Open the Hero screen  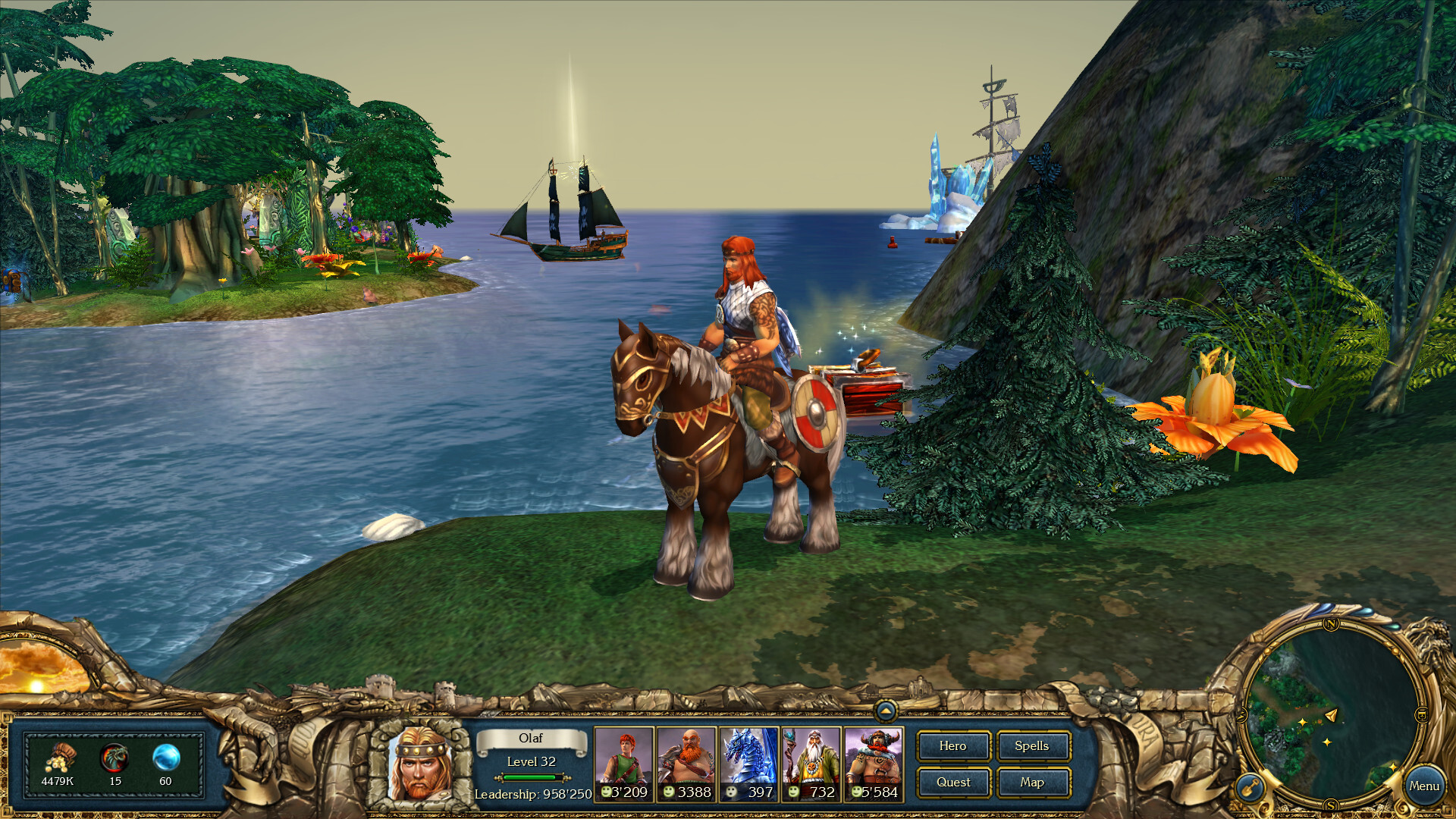point(952,746)
